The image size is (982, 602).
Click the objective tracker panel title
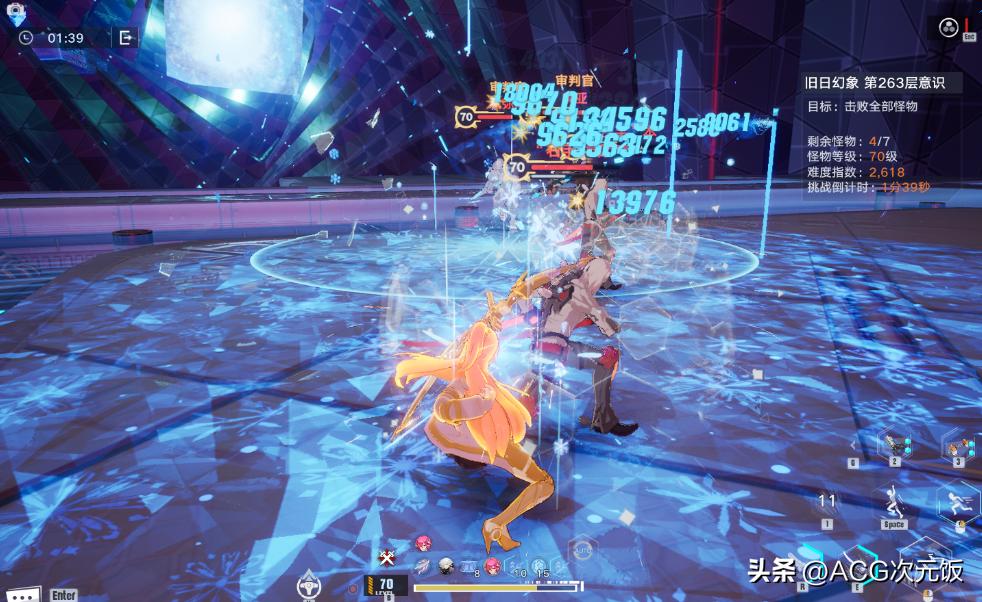883,82
